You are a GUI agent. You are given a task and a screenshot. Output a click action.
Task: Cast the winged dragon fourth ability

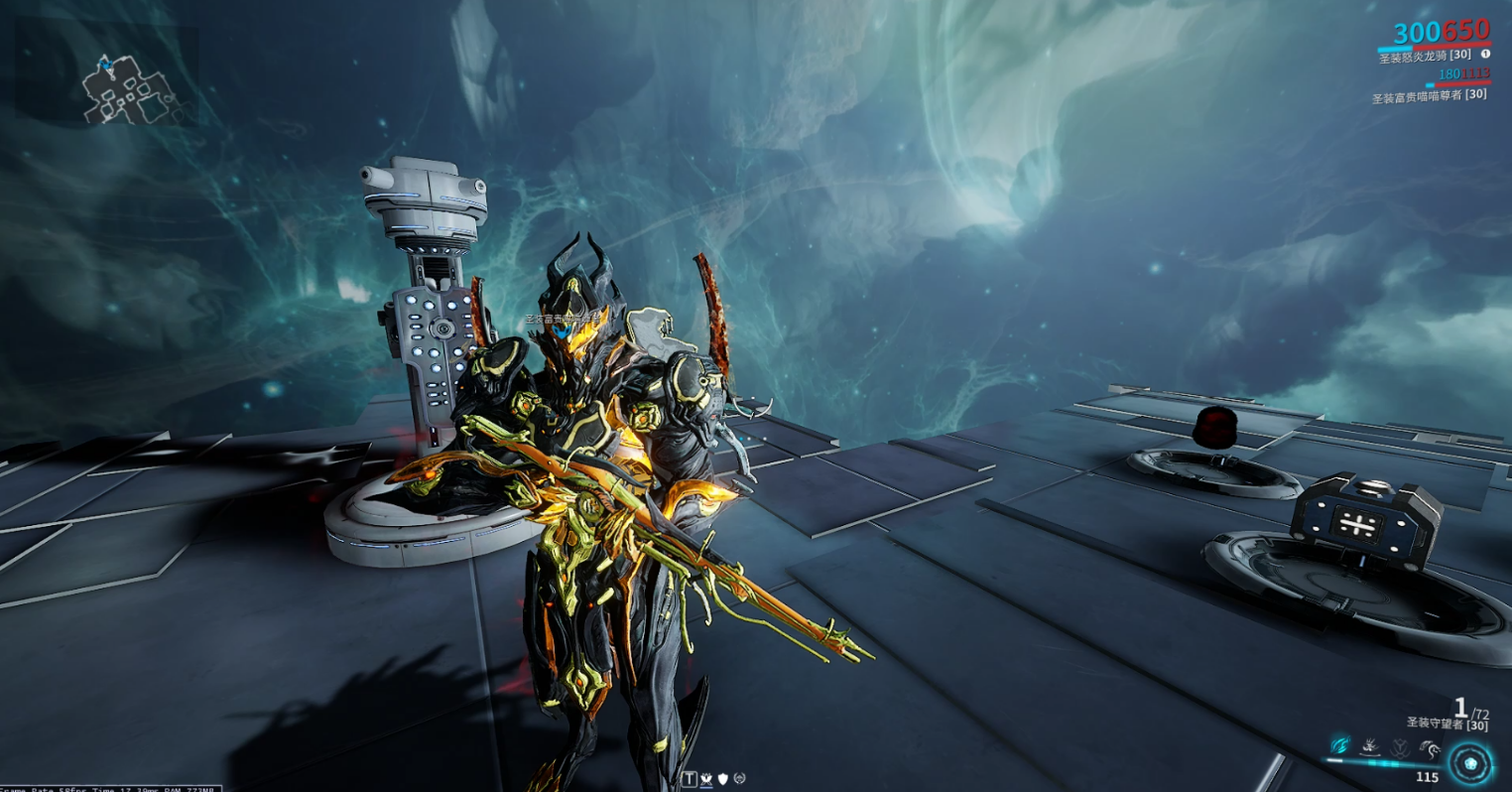[1430, 747]
